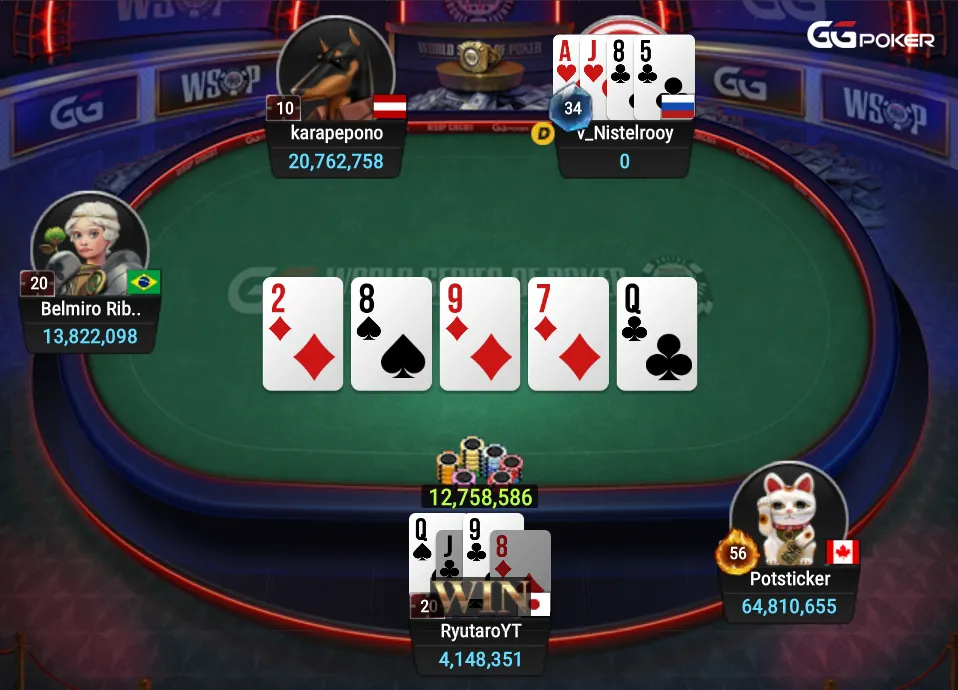Open the v_Nistelrooy player name plate
958x690 pixels.
[x=624, y=133]
